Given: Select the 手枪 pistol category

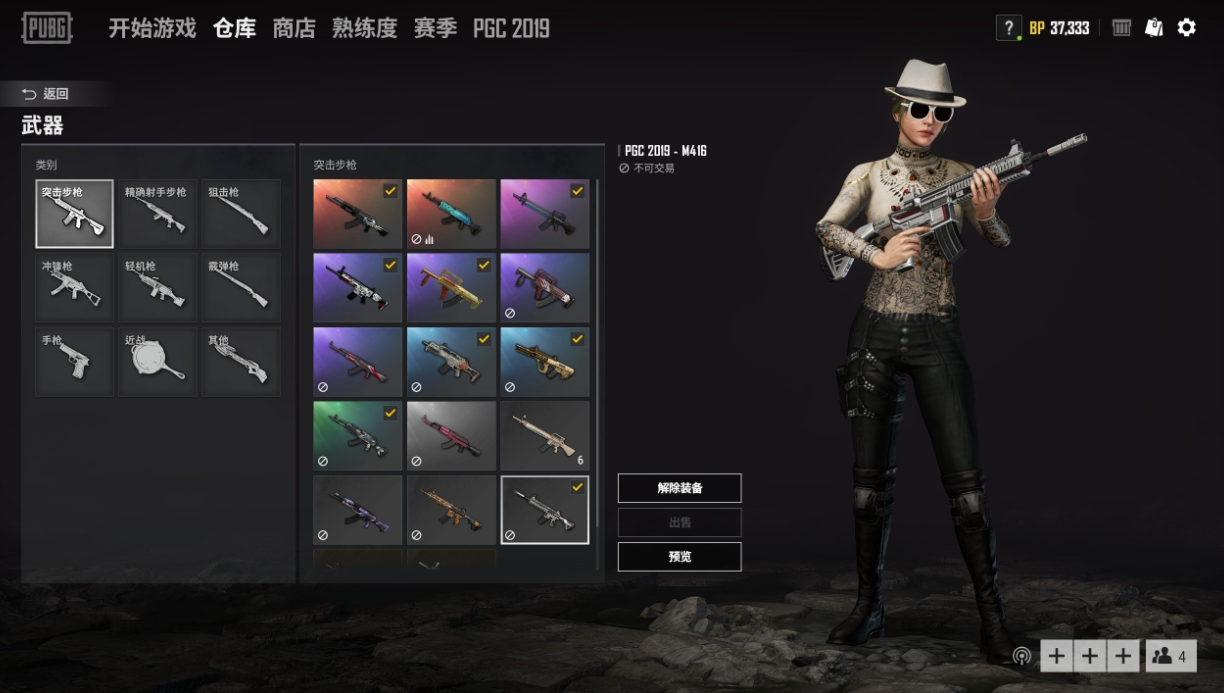Looking at the screenshot, I should pyautogui.click(x=74, y=362).
